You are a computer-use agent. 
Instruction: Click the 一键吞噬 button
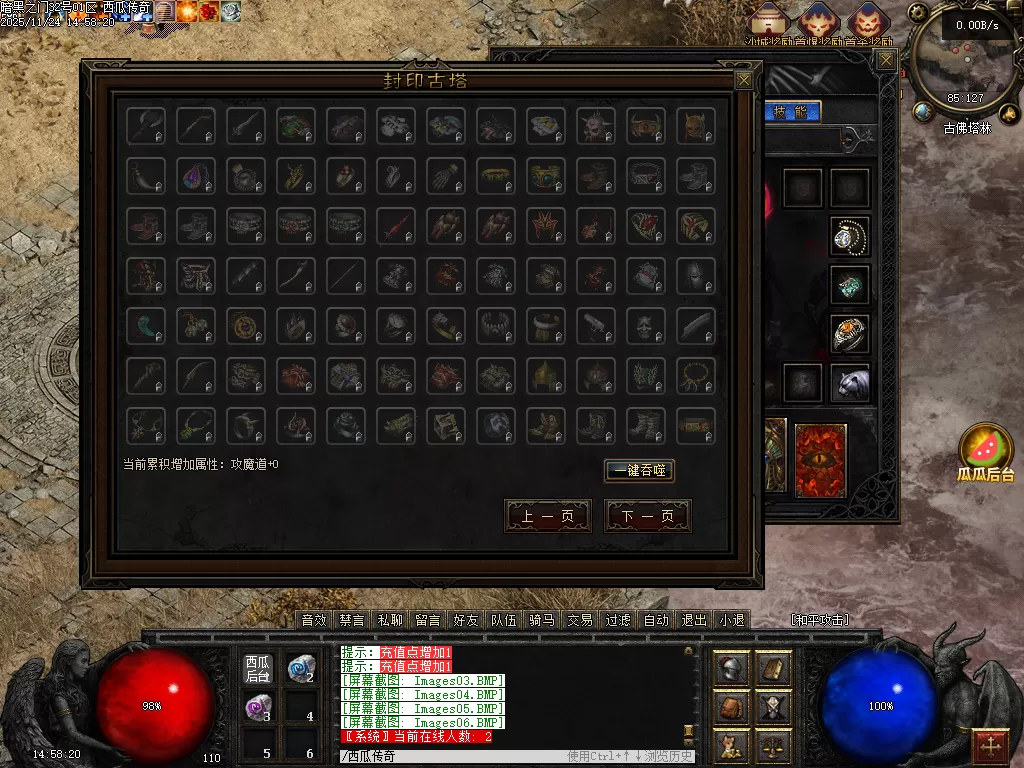point(639,471)
